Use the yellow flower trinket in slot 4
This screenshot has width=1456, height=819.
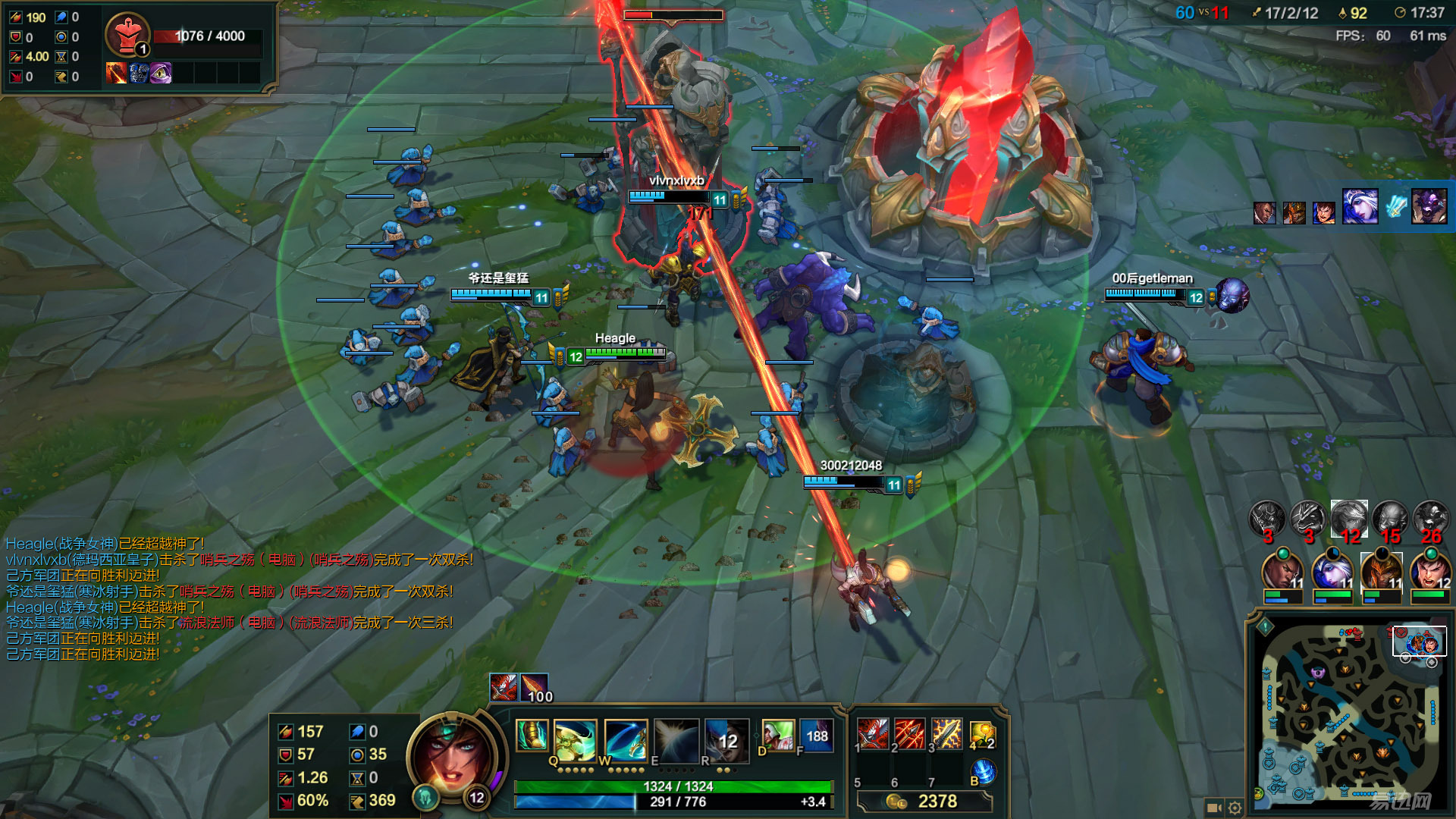982,734
